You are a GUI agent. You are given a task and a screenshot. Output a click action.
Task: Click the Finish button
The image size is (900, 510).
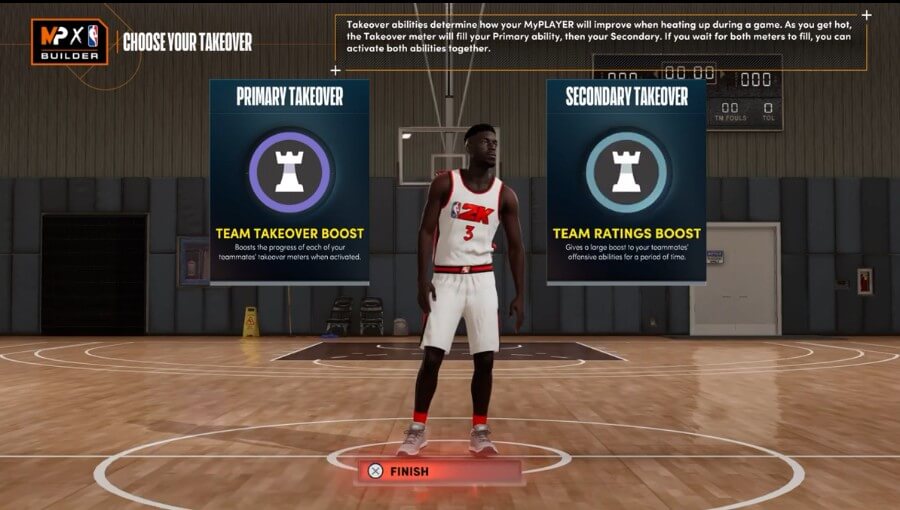click(x=439, y=471)
